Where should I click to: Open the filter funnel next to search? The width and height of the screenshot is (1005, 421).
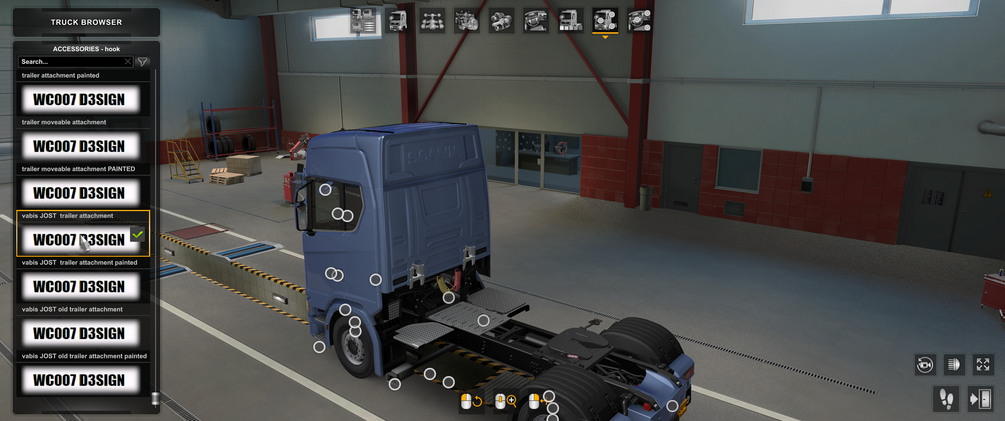pyautogui.click(x=142, y=62)
